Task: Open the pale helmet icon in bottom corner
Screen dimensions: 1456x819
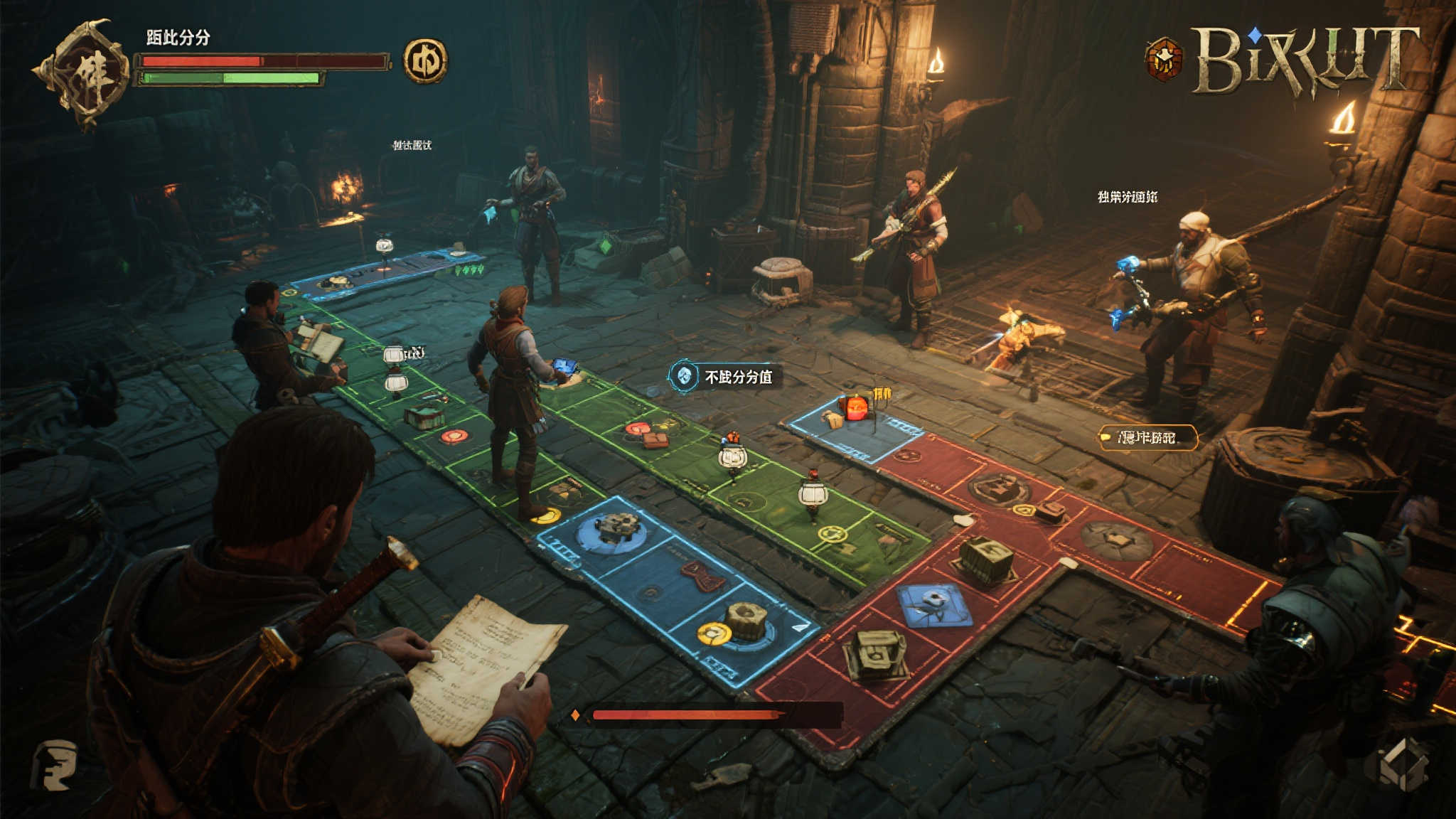Action: pyautogui.click(x=55, y=764)
